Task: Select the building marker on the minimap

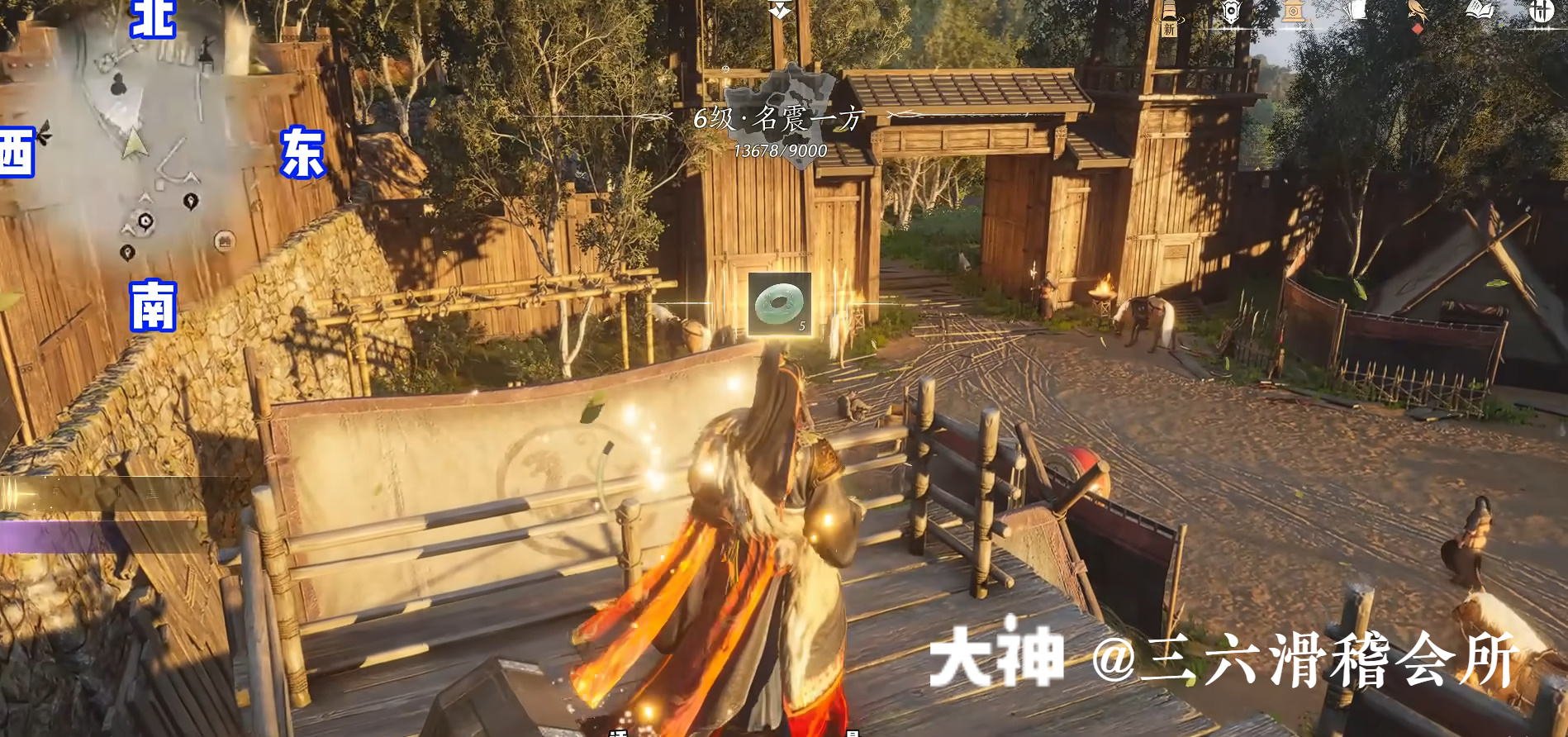Action: pos(225,240)
